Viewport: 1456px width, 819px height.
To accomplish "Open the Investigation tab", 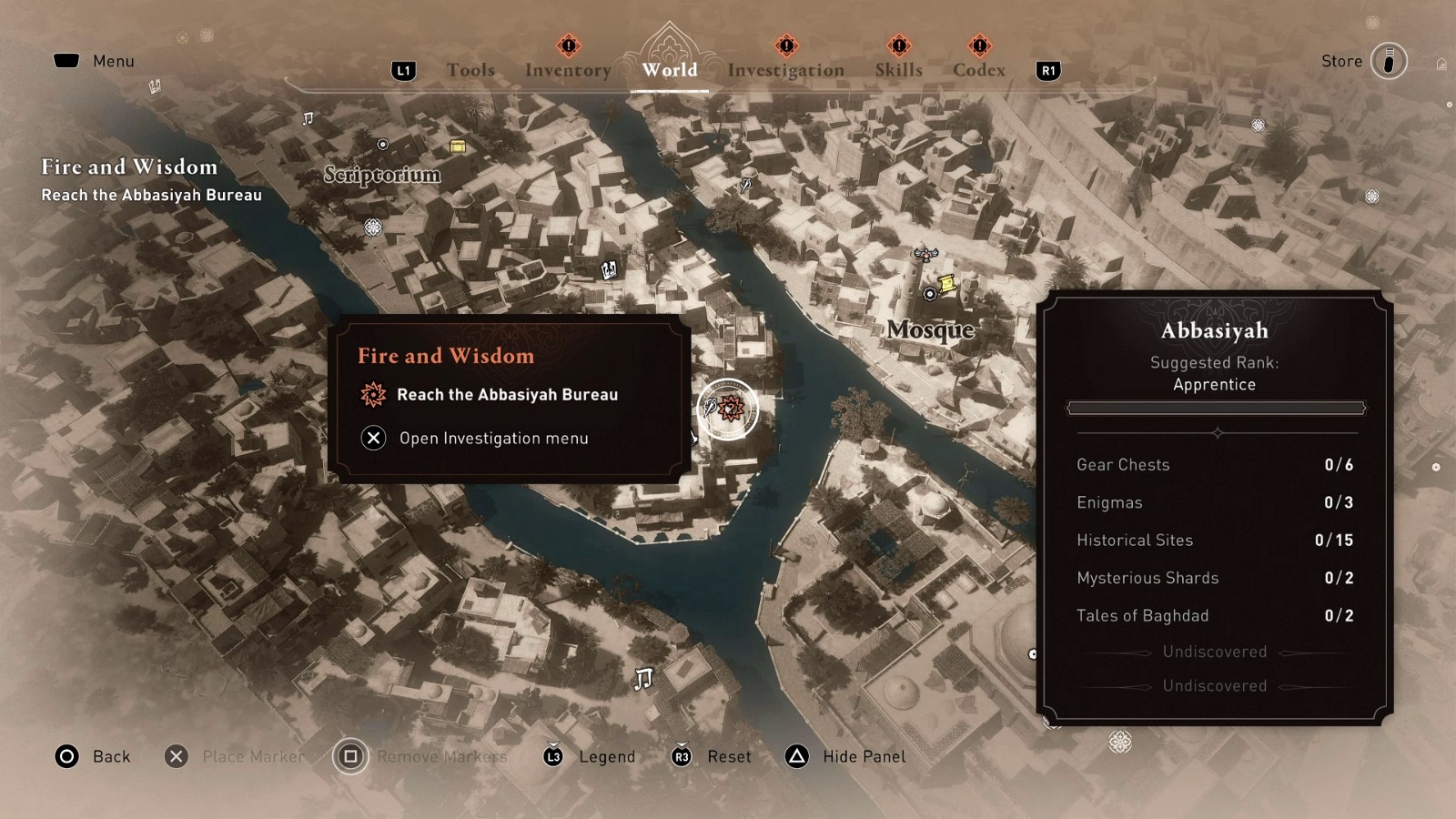I will [785, 69].
